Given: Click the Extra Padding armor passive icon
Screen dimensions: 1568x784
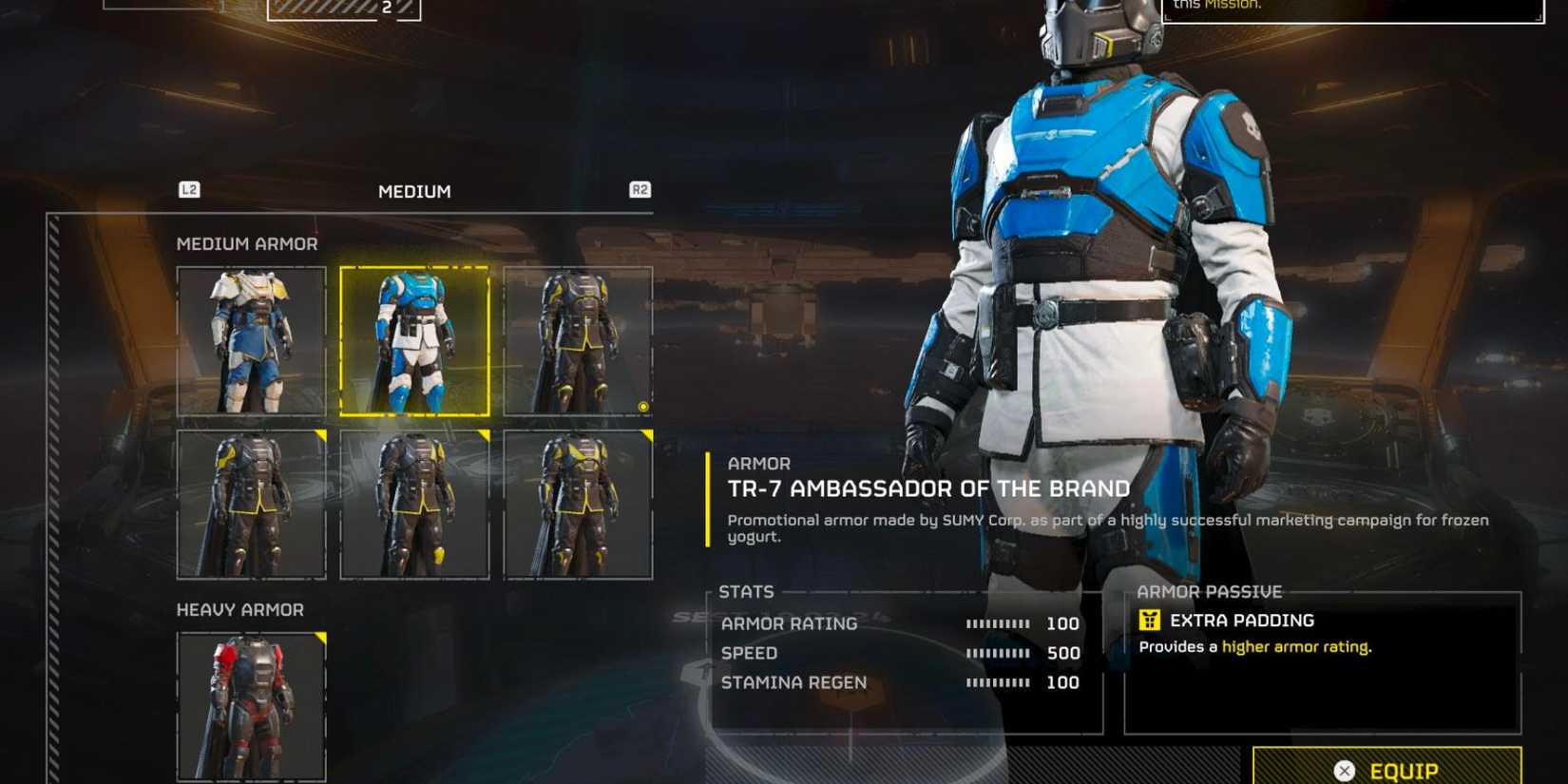Looking at the screenshot, I should point(1150,620).
